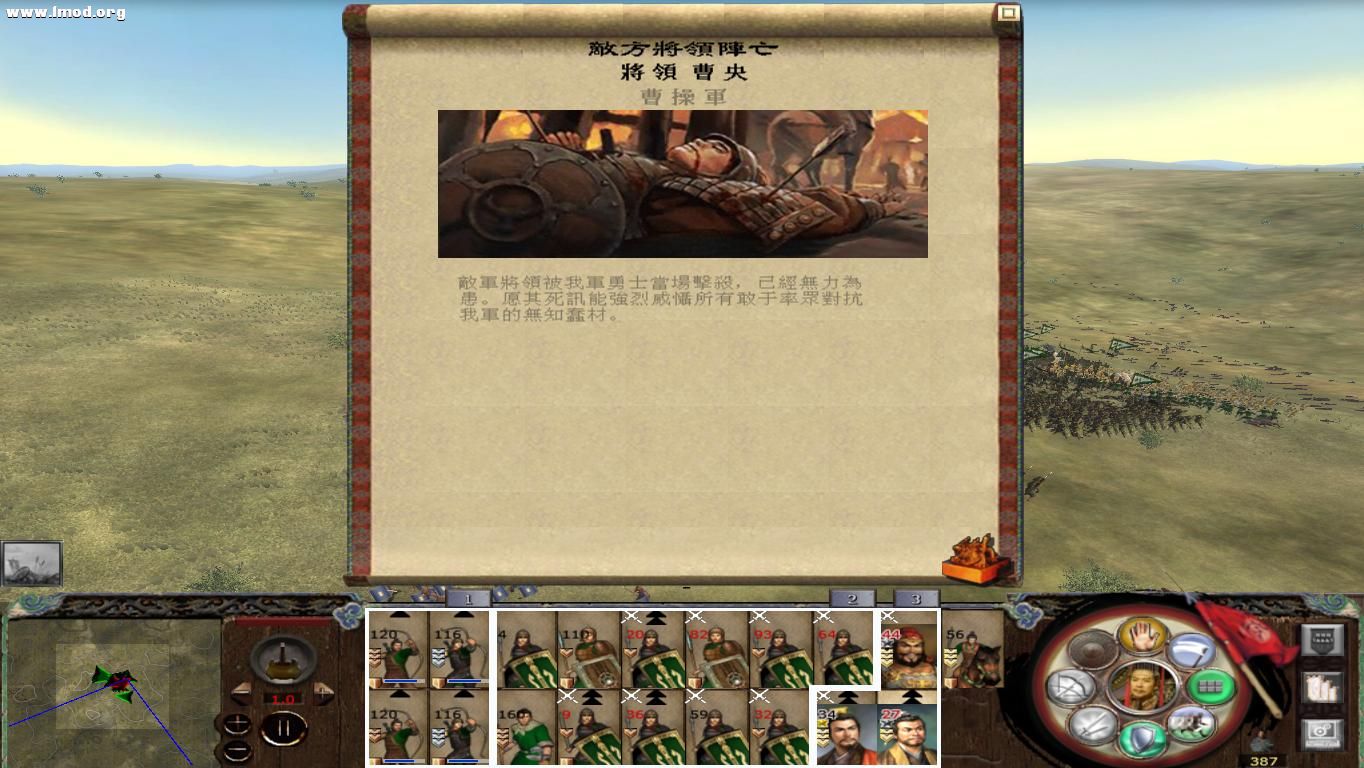Select army group tab 1
This screenshot has height=768, width=1364.
point(467,600)
